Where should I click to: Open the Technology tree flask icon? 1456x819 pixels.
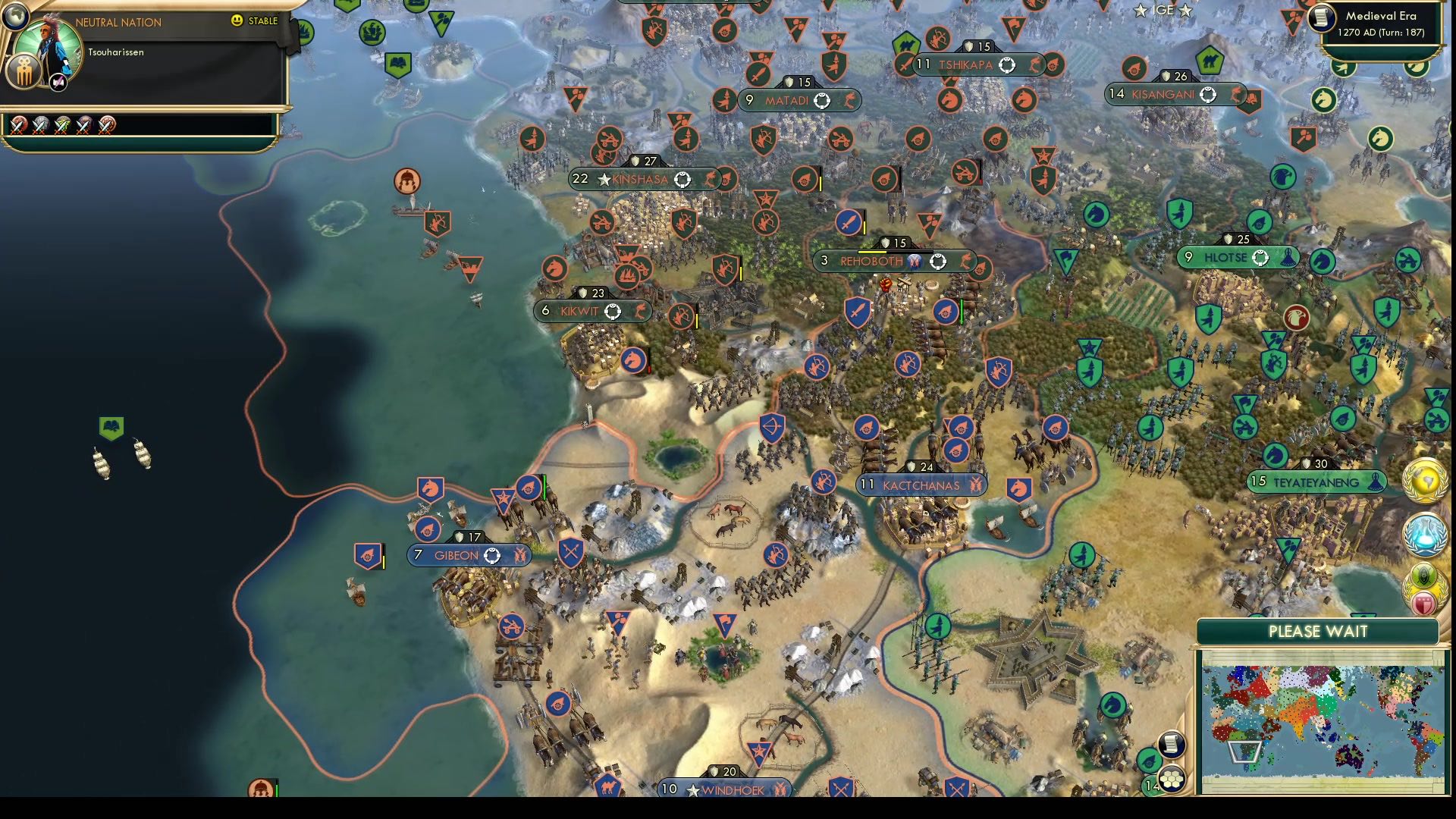click(x=1424, y=533)
